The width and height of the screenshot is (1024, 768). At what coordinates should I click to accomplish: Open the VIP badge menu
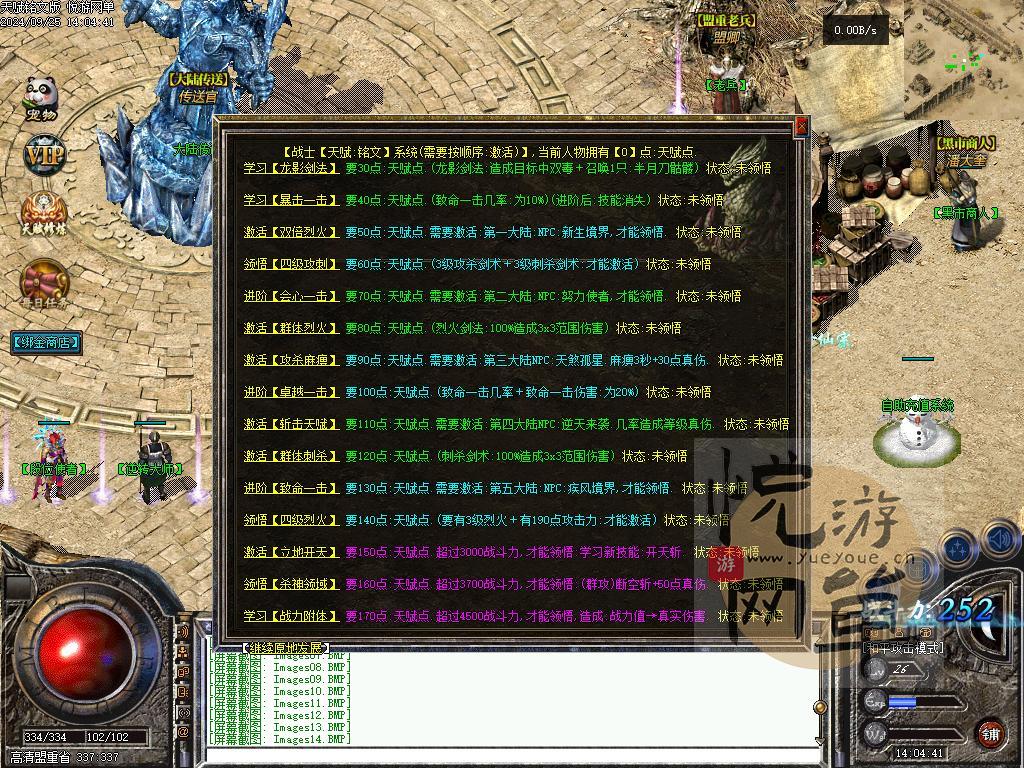tap(44, 156)
